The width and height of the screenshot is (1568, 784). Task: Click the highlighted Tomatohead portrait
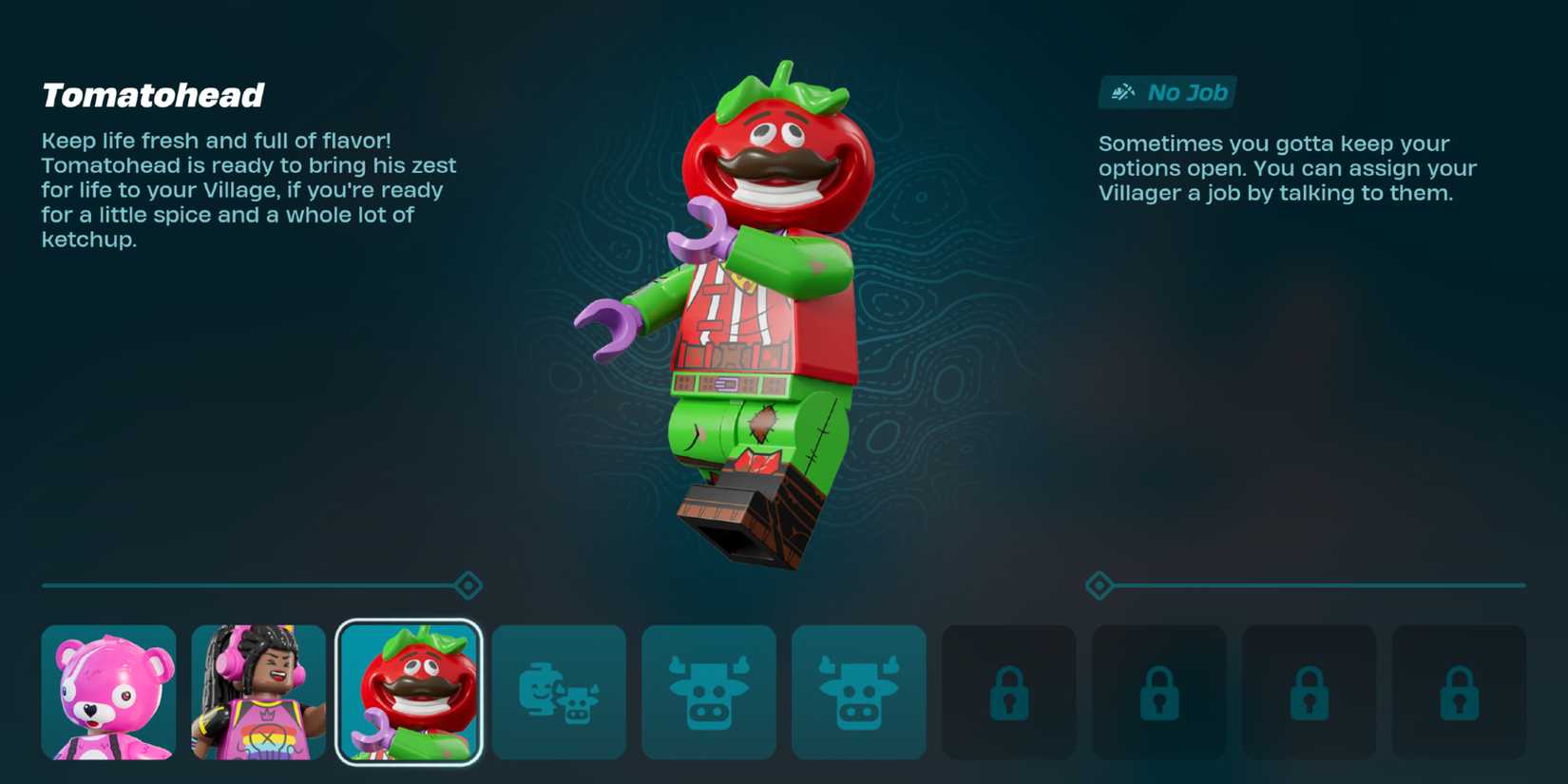point(409,692)
